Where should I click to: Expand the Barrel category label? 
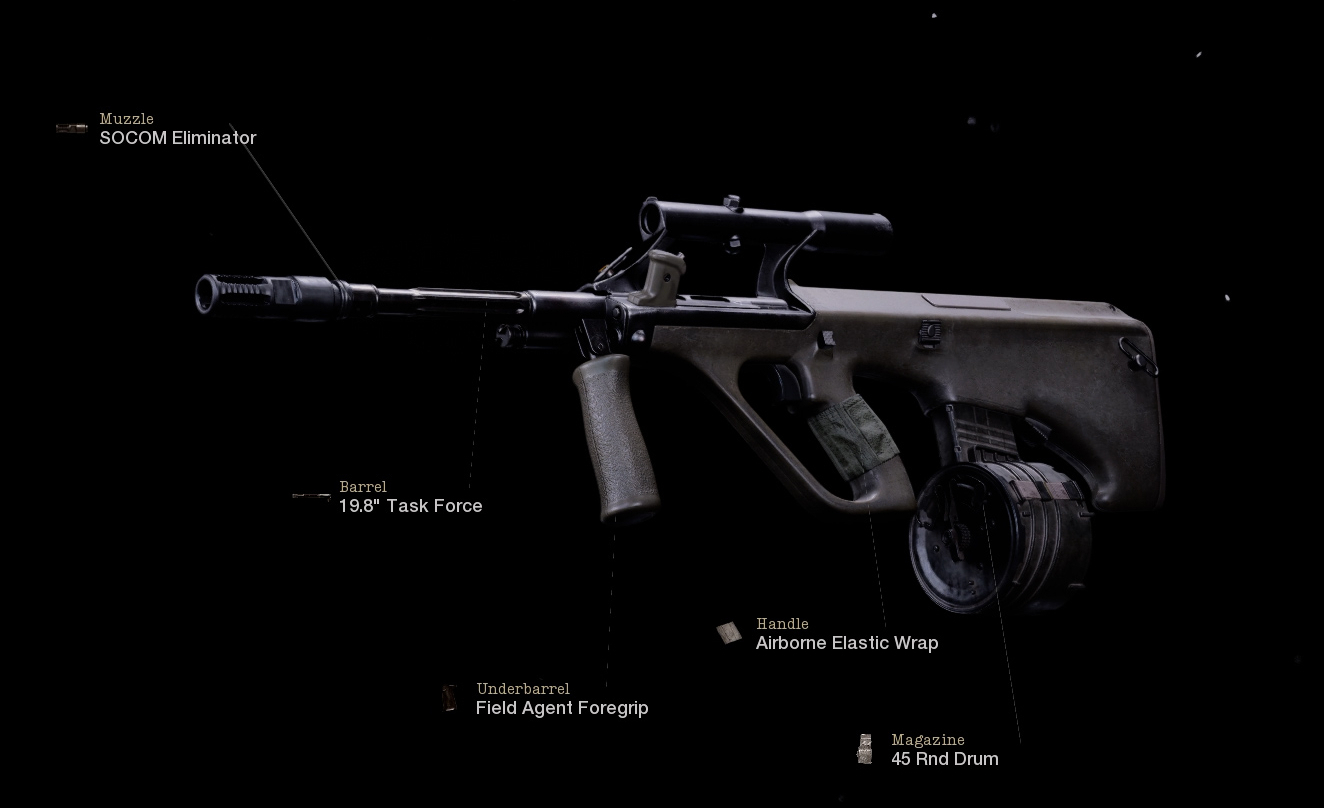pos(364,487)
